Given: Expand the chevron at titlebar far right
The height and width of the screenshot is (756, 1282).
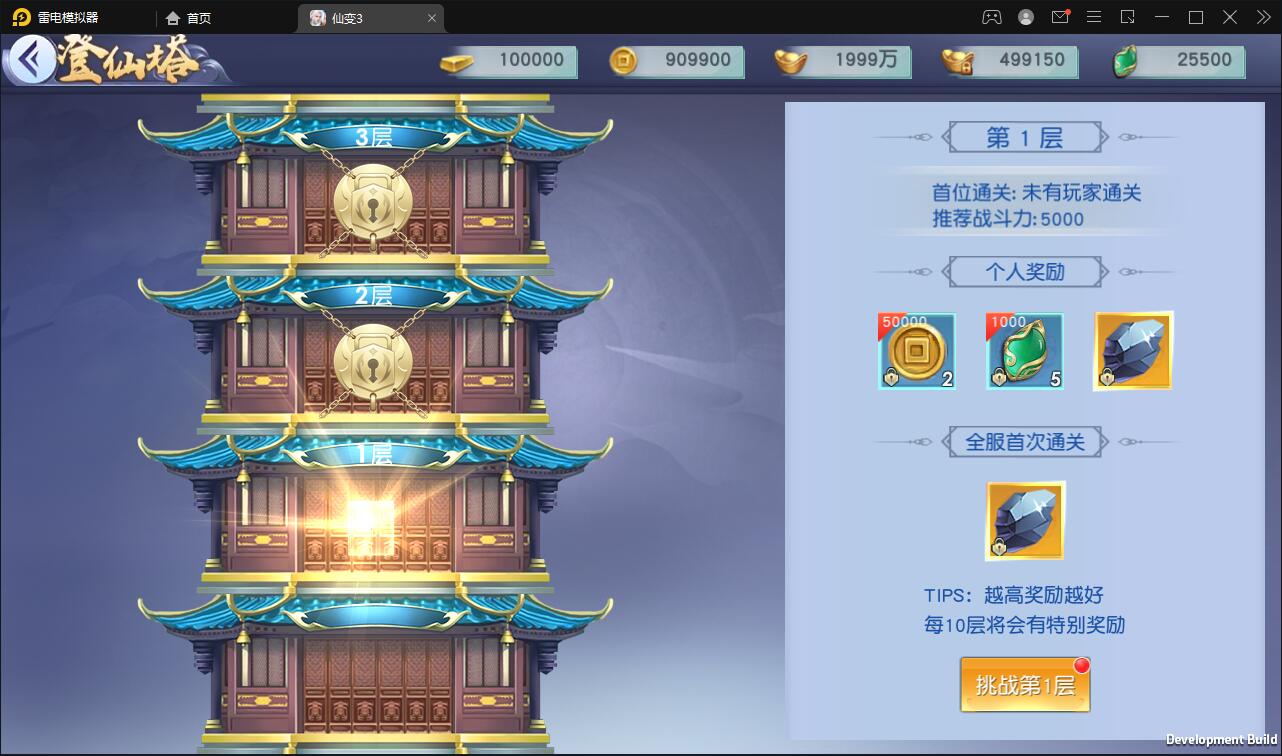Looking at the screenshot, I should coord(1262,17).
